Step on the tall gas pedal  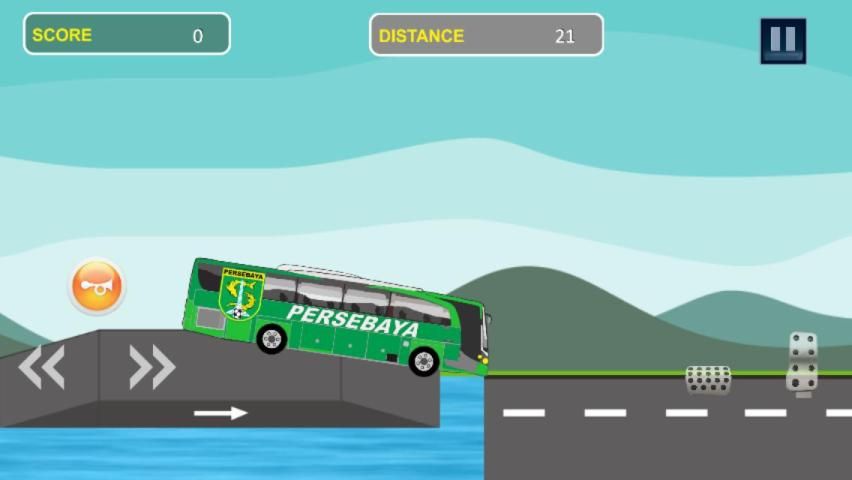click(x=802, y=362)
